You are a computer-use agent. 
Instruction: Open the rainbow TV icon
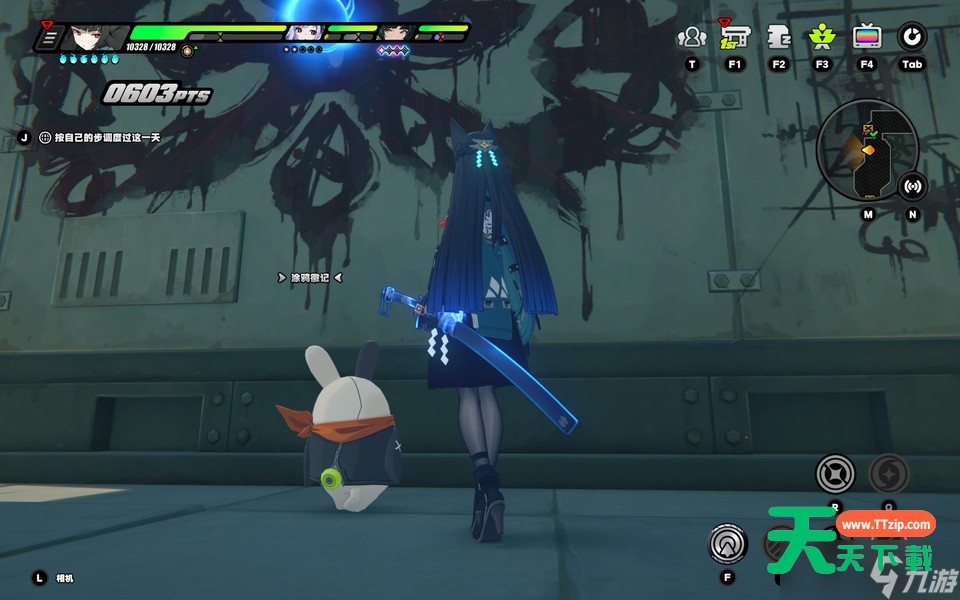[867, 38]
